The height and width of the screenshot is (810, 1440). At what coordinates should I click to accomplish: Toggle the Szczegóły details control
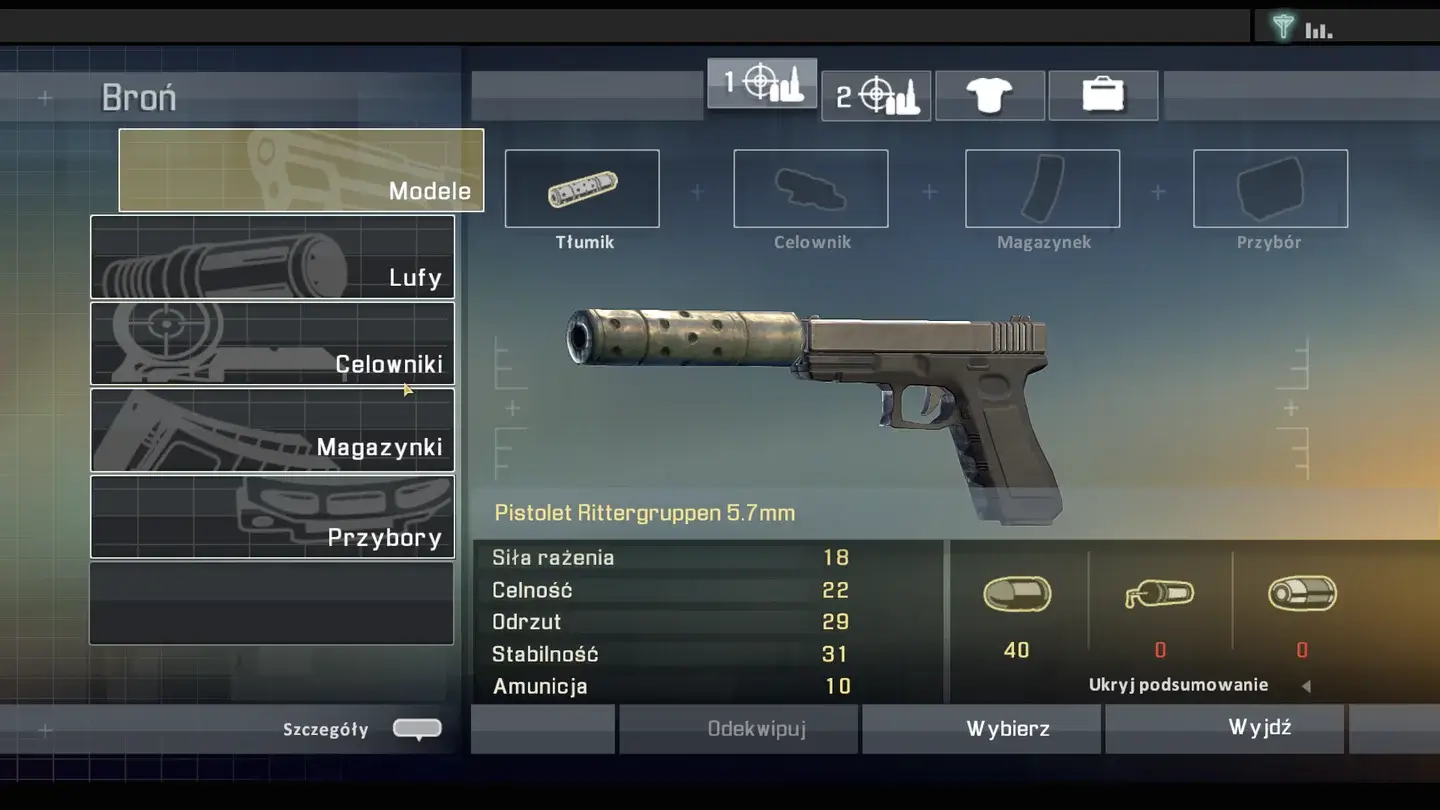pos(417,729)
